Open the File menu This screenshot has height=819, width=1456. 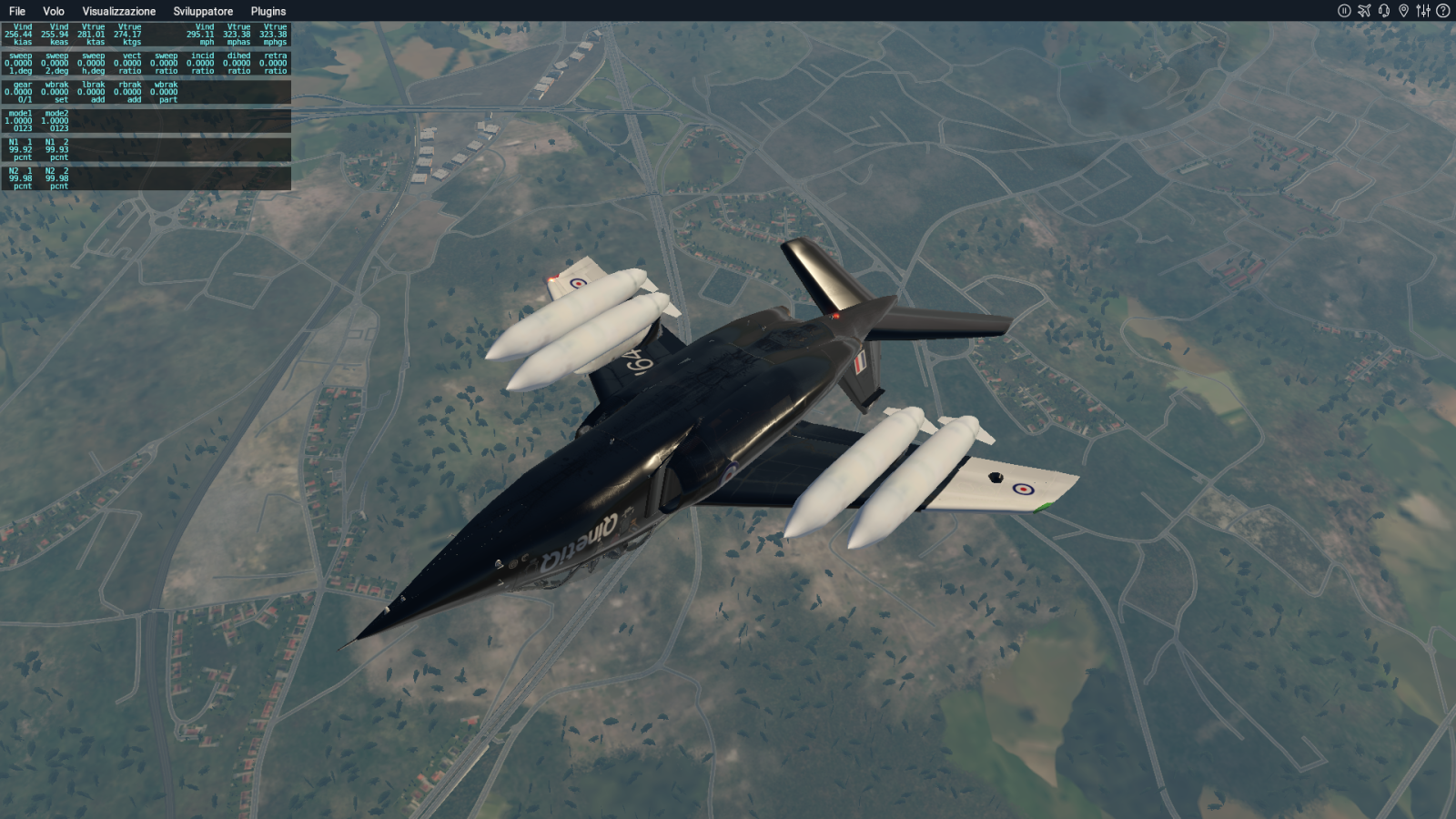(16, 11)
